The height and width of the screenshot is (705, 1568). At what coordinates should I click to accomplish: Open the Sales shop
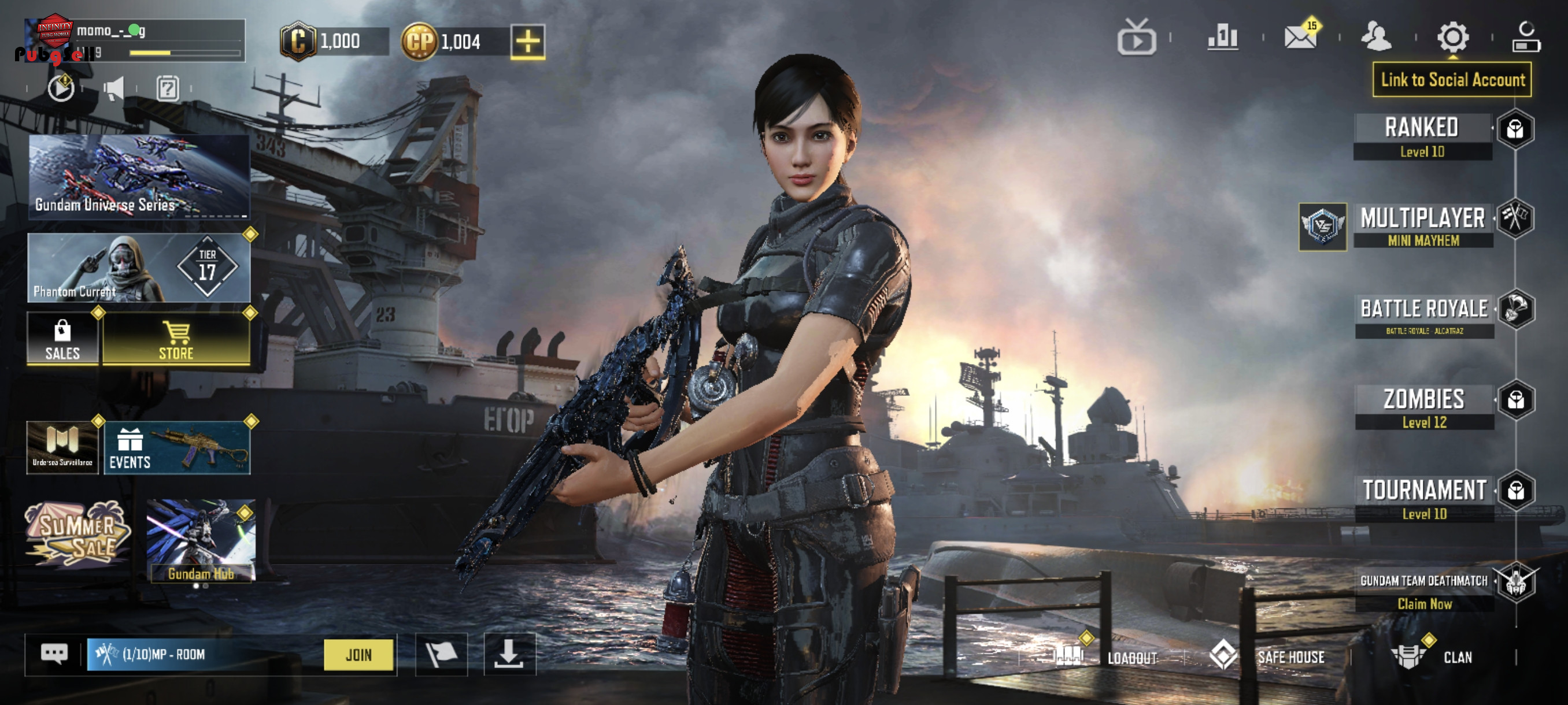coord(62,339)
